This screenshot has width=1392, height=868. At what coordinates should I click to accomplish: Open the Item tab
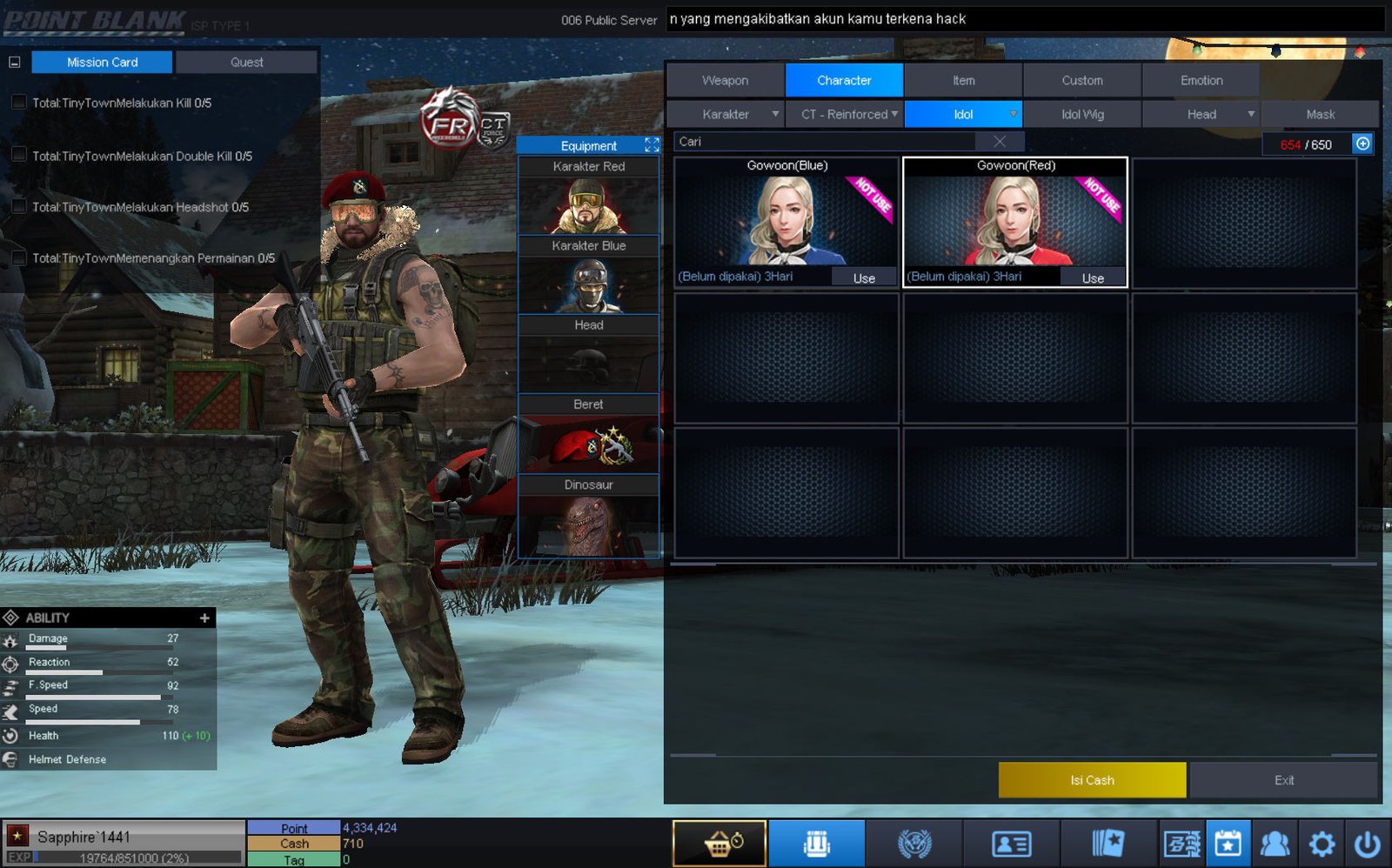(963, 80)
